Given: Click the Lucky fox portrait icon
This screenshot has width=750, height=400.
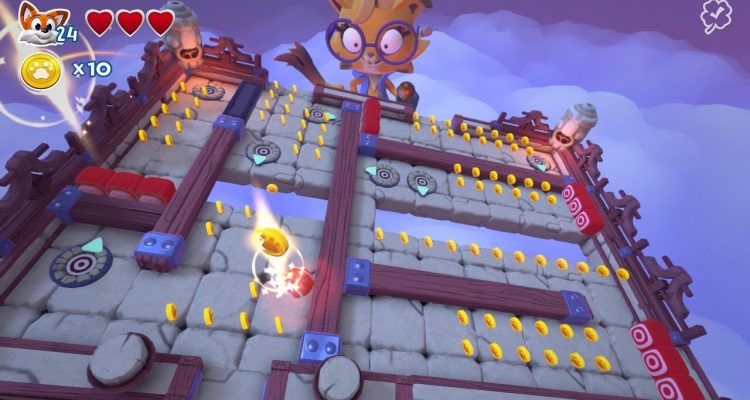Looking at the screenshot, I should coord(38,22).
